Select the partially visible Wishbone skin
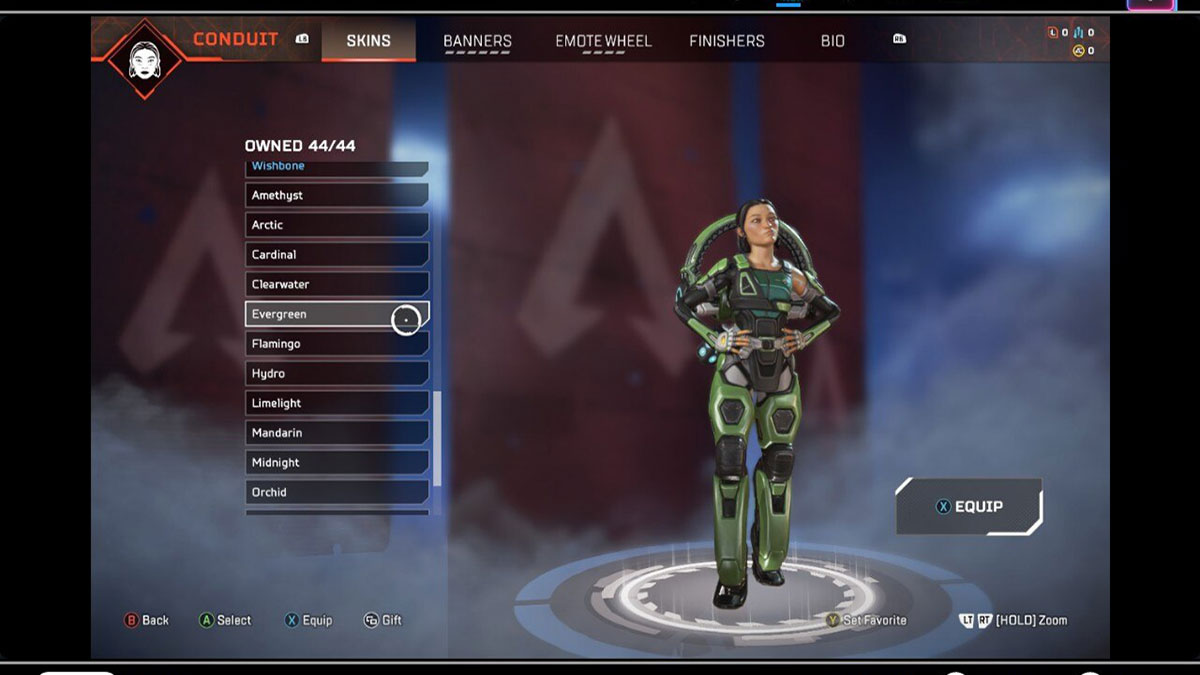This screenshot has height=675, width=1200. click(336, 167)
